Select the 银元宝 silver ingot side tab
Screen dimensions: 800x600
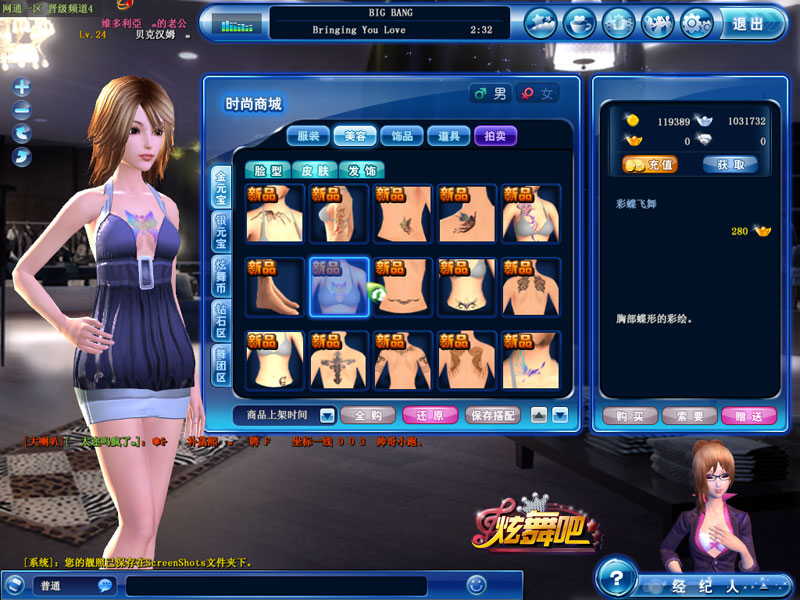[220, 232]
